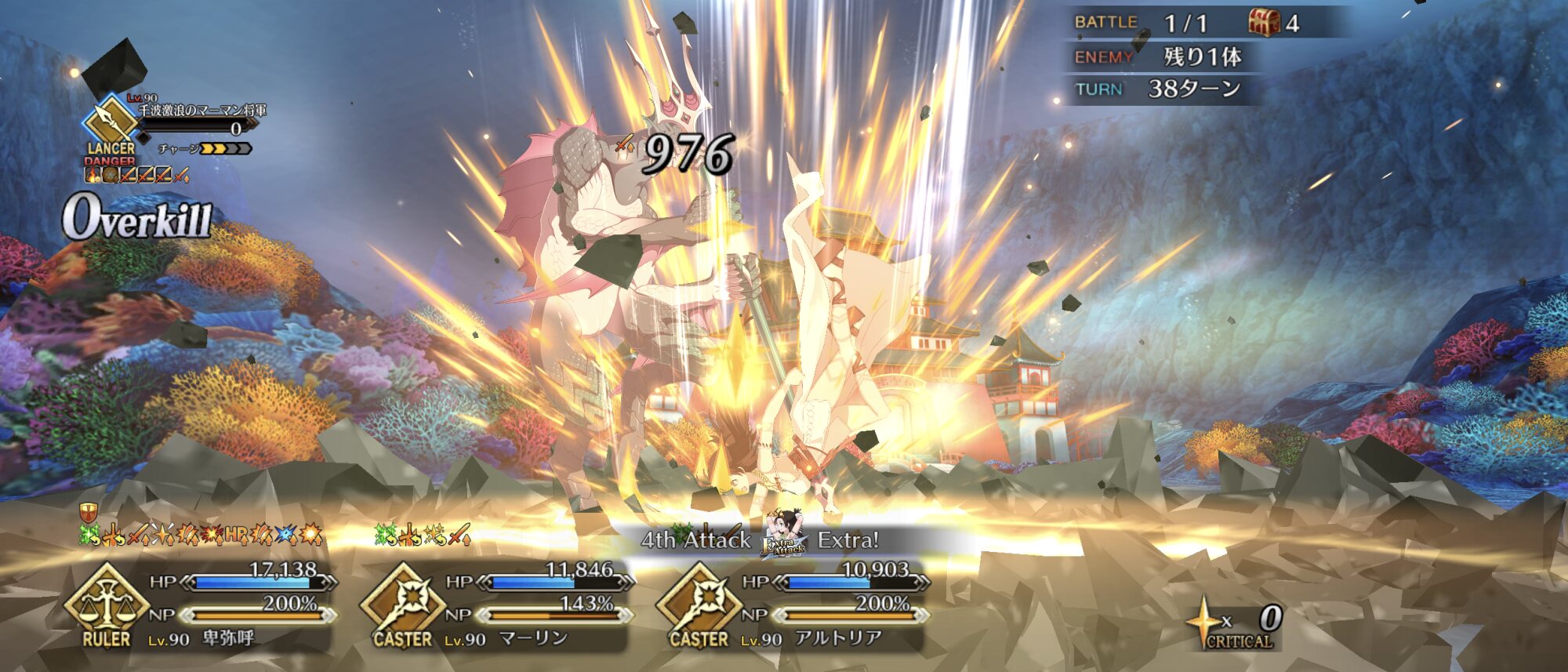The width and height of the screenshot is (1568, 672).
Task: Select マーリン's Caster class icon
Action: [x=402, y=604]
